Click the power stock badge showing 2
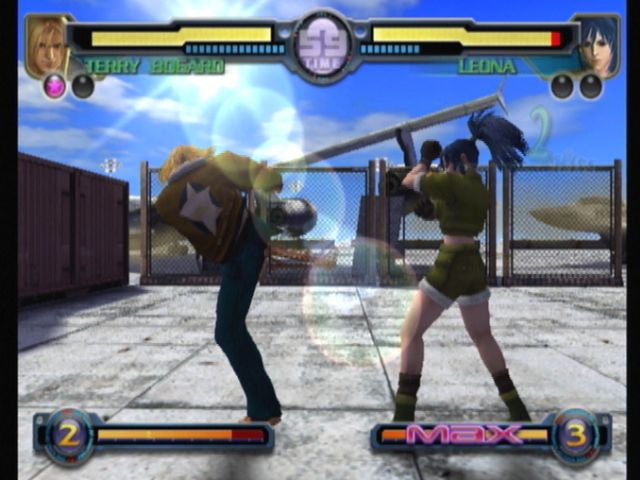 coord(69,435)
